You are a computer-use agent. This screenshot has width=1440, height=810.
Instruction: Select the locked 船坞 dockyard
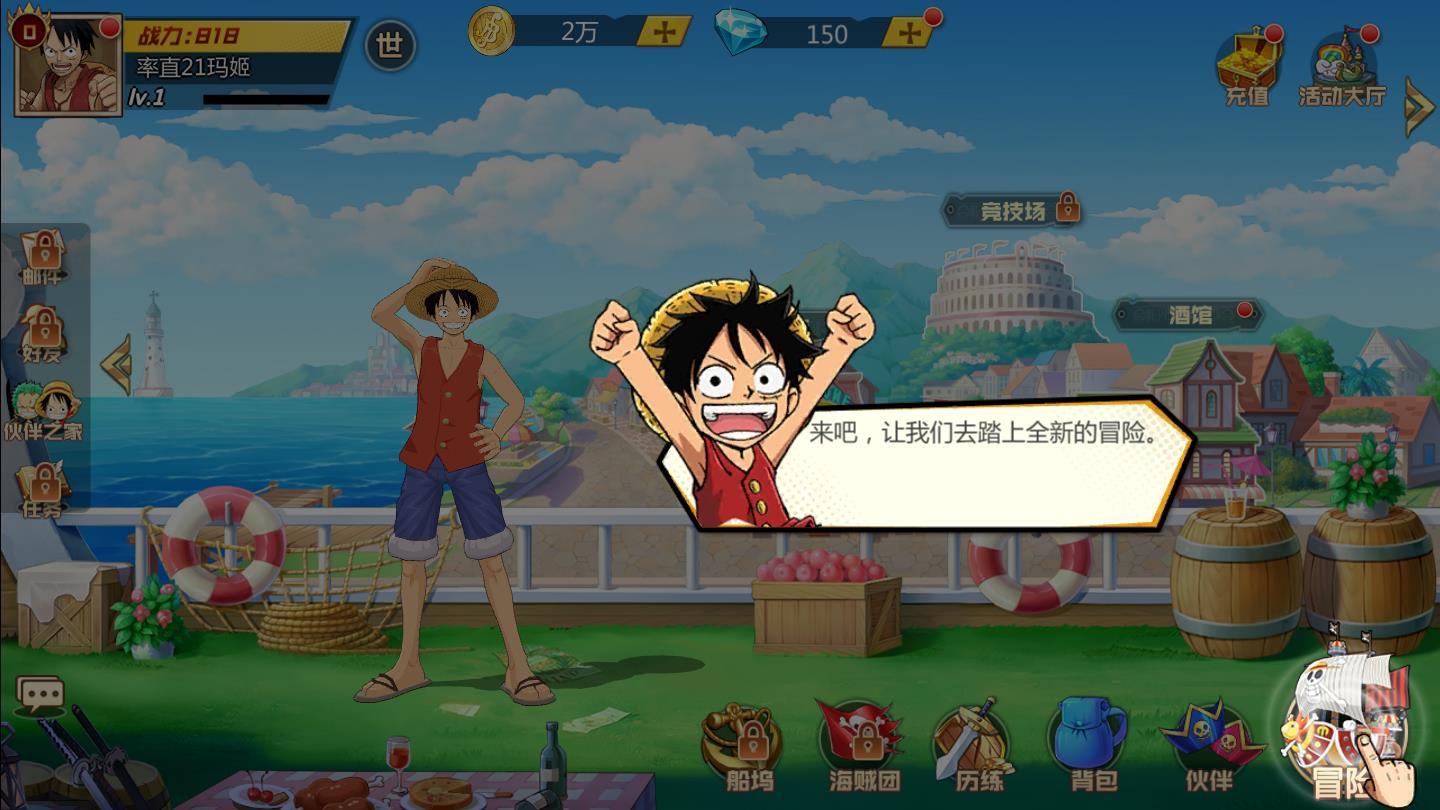click(x=750, y=746)
